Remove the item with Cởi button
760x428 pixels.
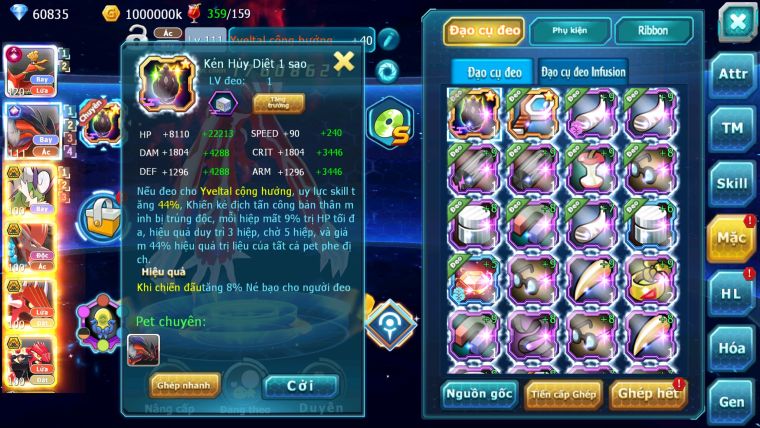click(x=300, y=385)
